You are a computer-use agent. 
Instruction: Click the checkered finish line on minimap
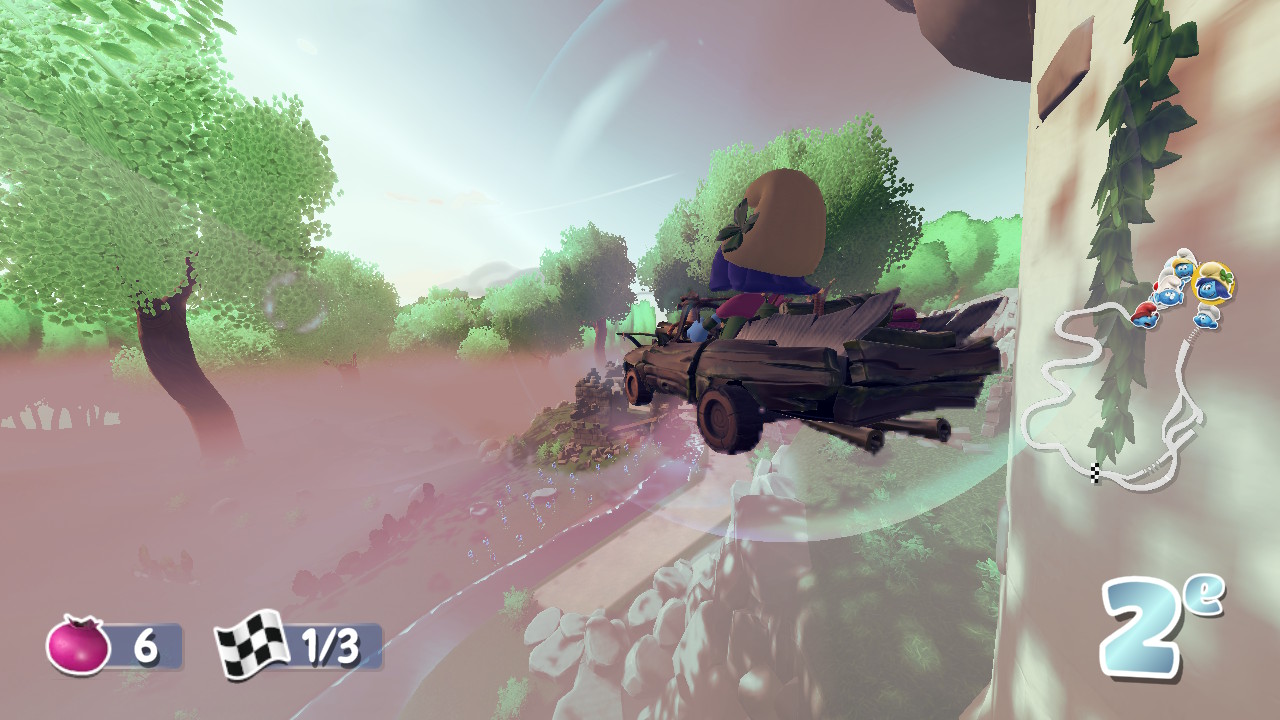click(1095, 473)
